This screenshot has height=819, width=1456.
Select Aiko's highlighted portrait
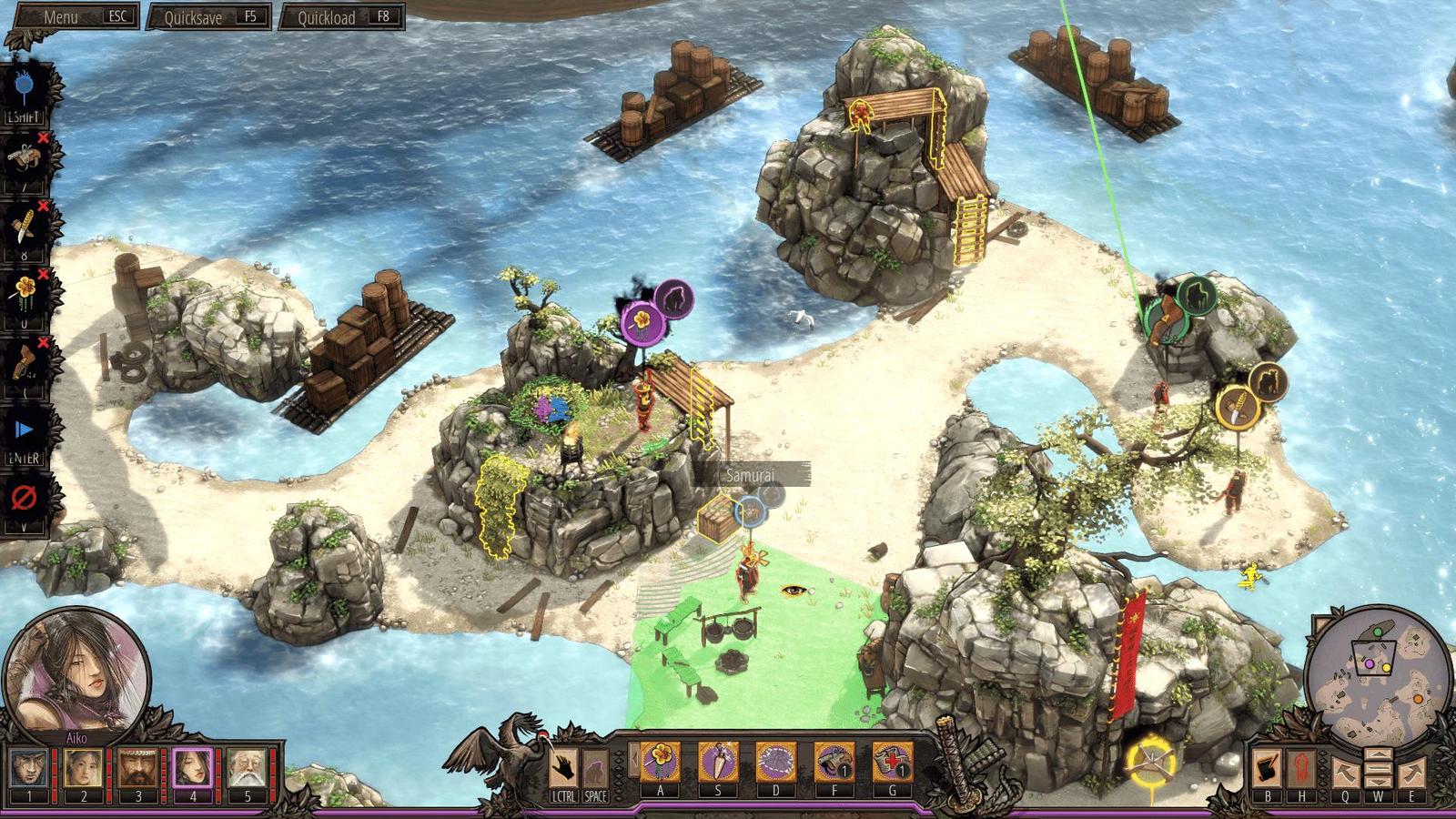click(192, 770)
